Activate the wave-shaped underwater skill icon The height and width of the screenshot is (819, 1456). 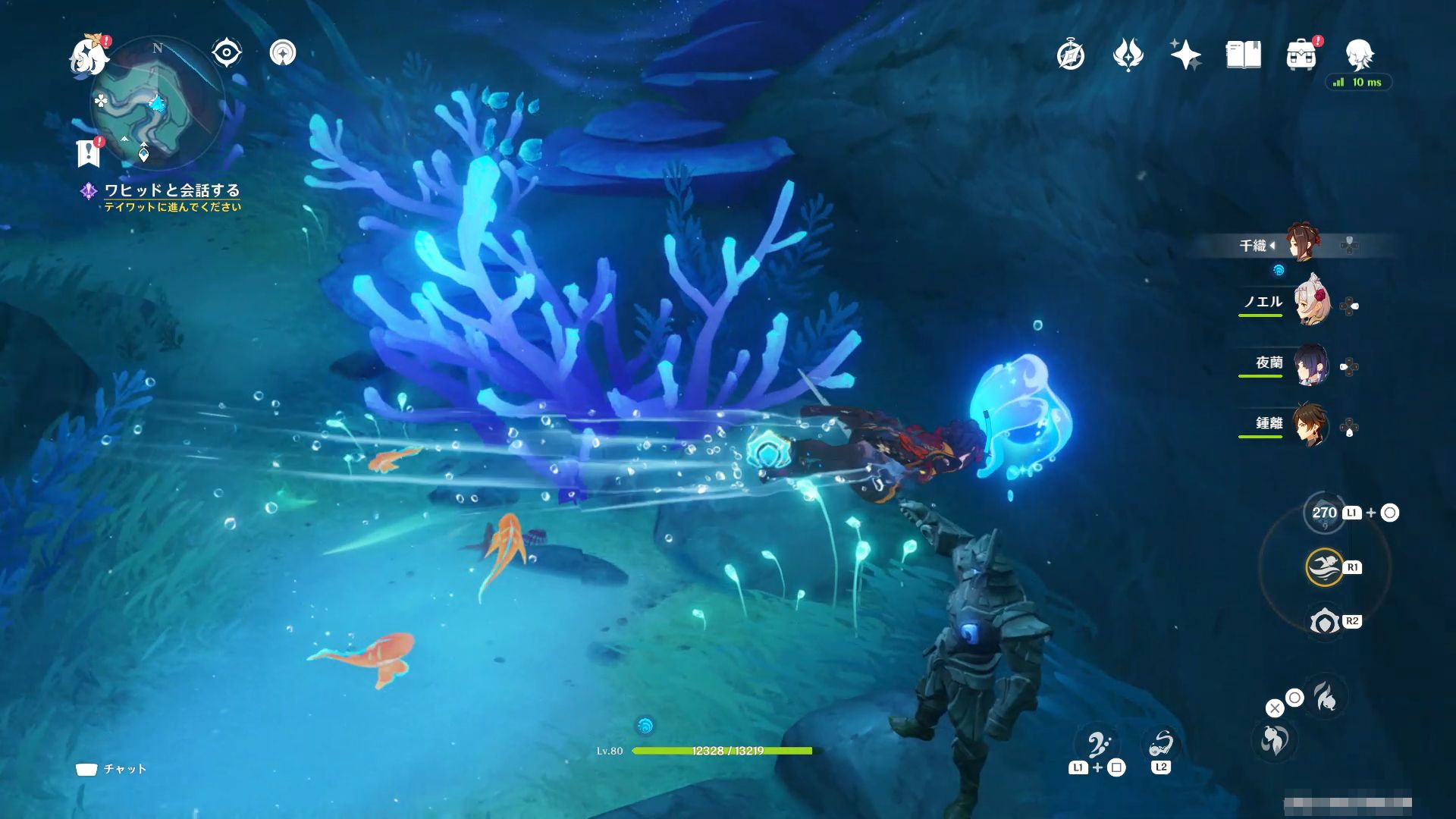[1324, 567]
